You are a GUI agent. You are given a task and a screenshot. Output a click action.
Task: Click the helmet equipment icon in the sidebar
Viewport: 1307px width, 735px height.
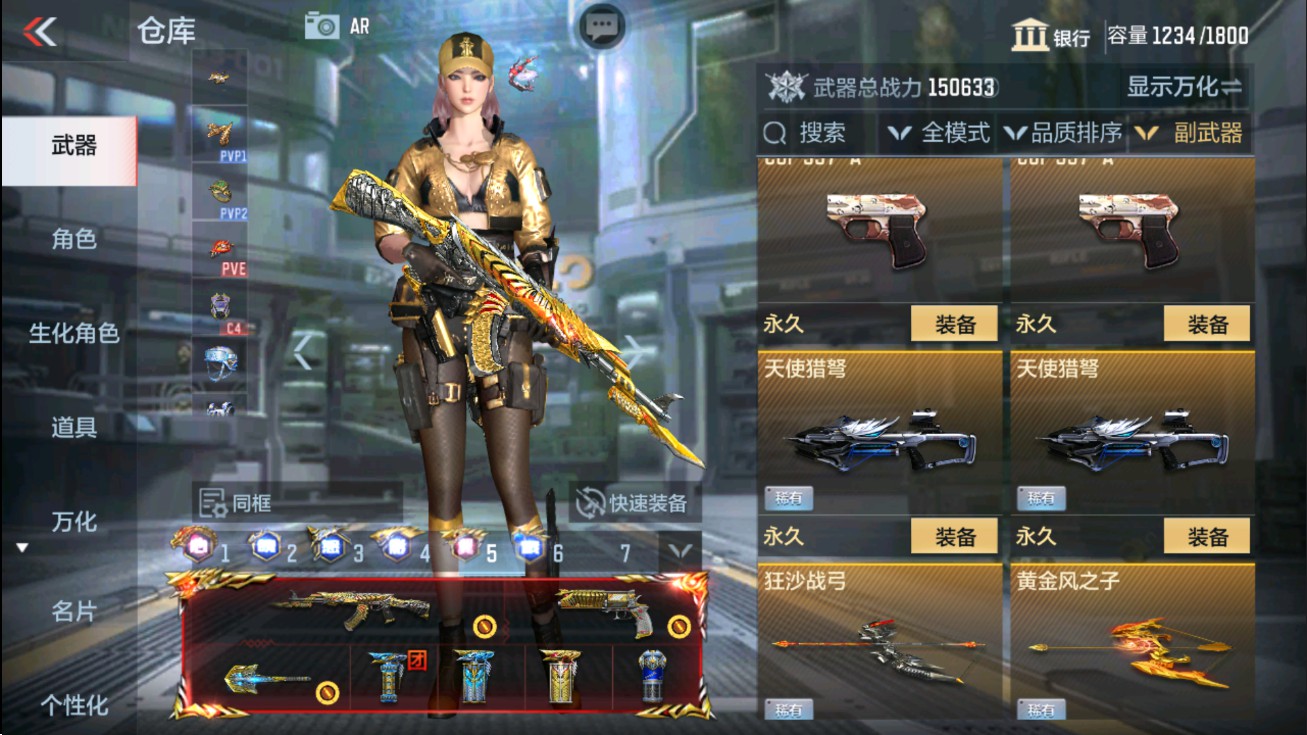[x=222, y=360]
